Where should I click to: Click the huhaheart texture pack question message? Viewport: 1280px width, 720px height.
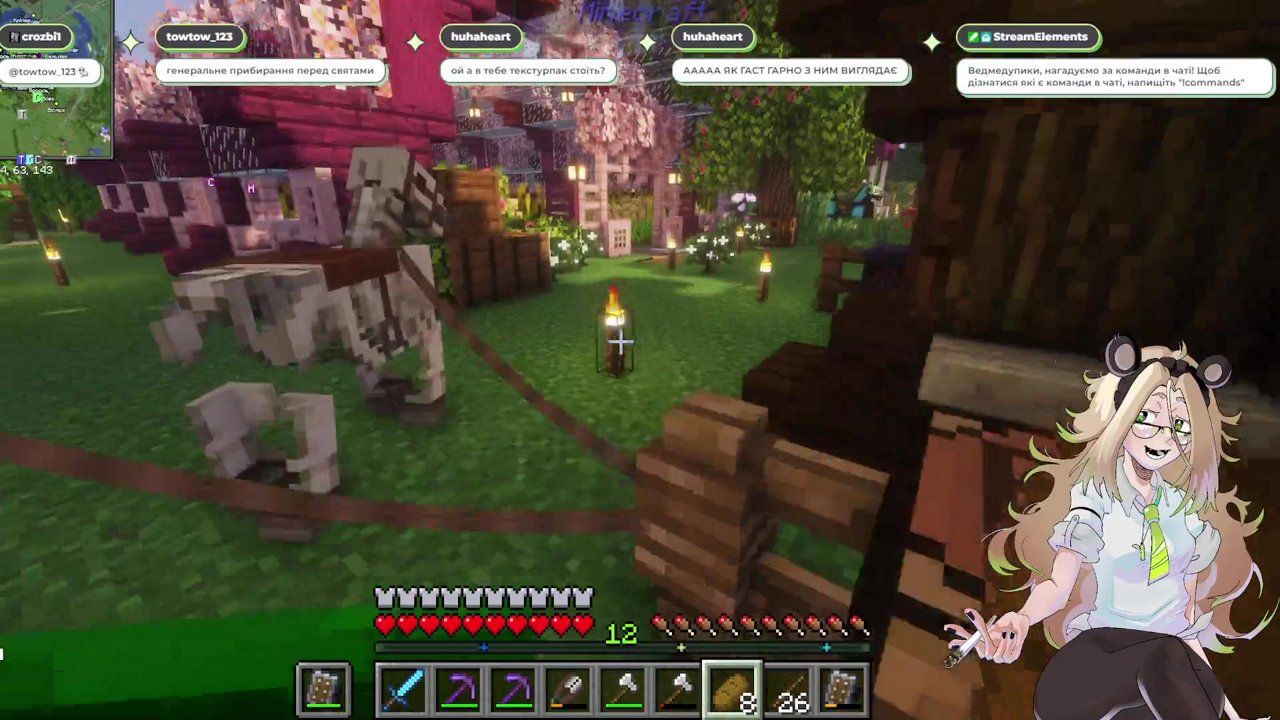click(529, 71)
